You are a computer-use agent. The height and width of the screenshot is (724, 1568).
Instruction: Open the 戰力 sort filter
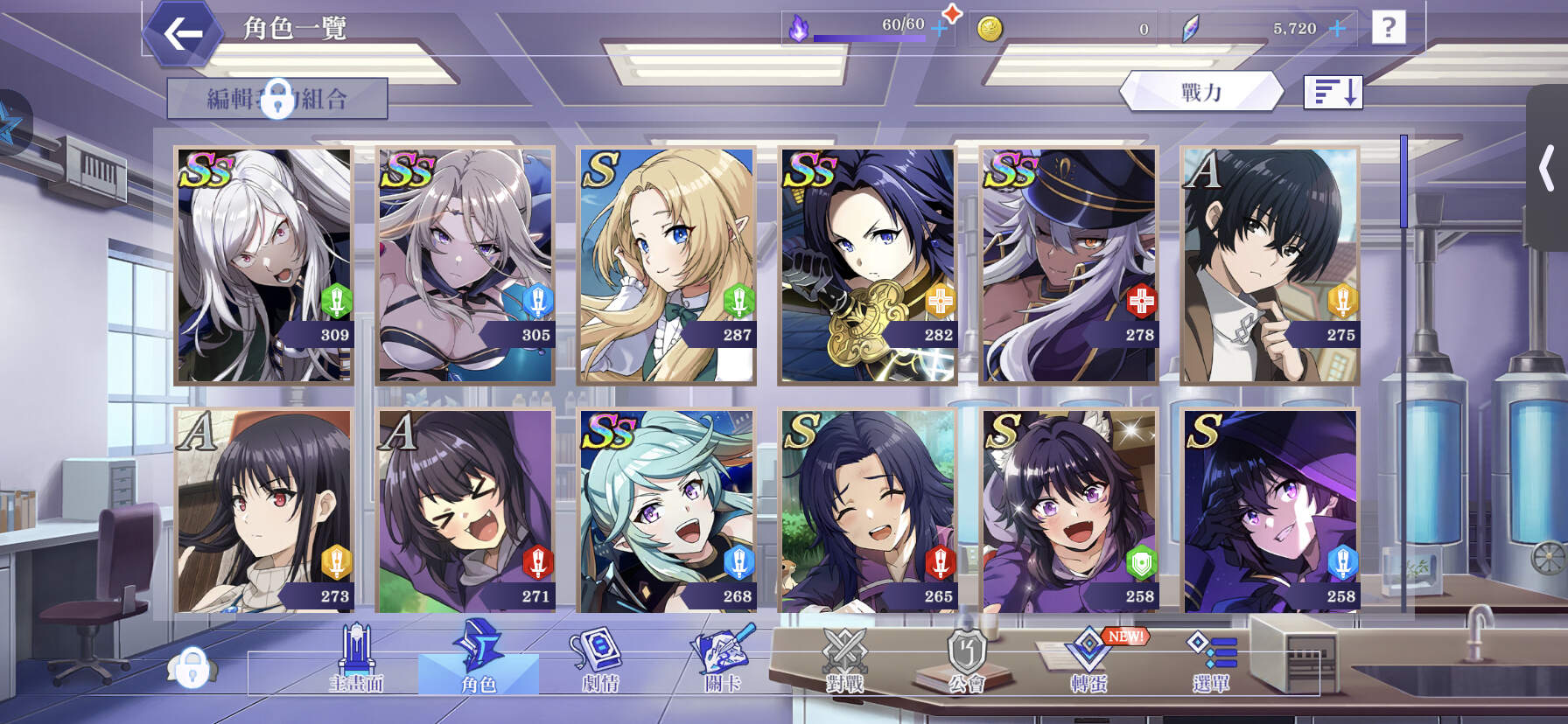pyautogui.click(x=1201, y=92)
